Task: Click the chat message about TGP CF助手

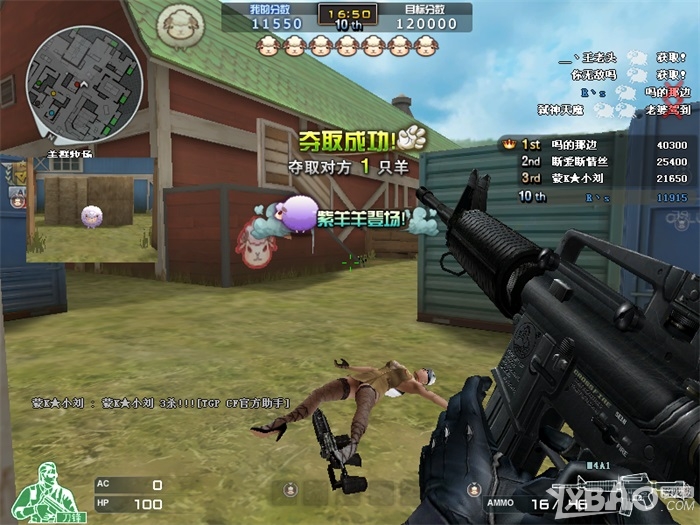Action: [x=159, y=403]
